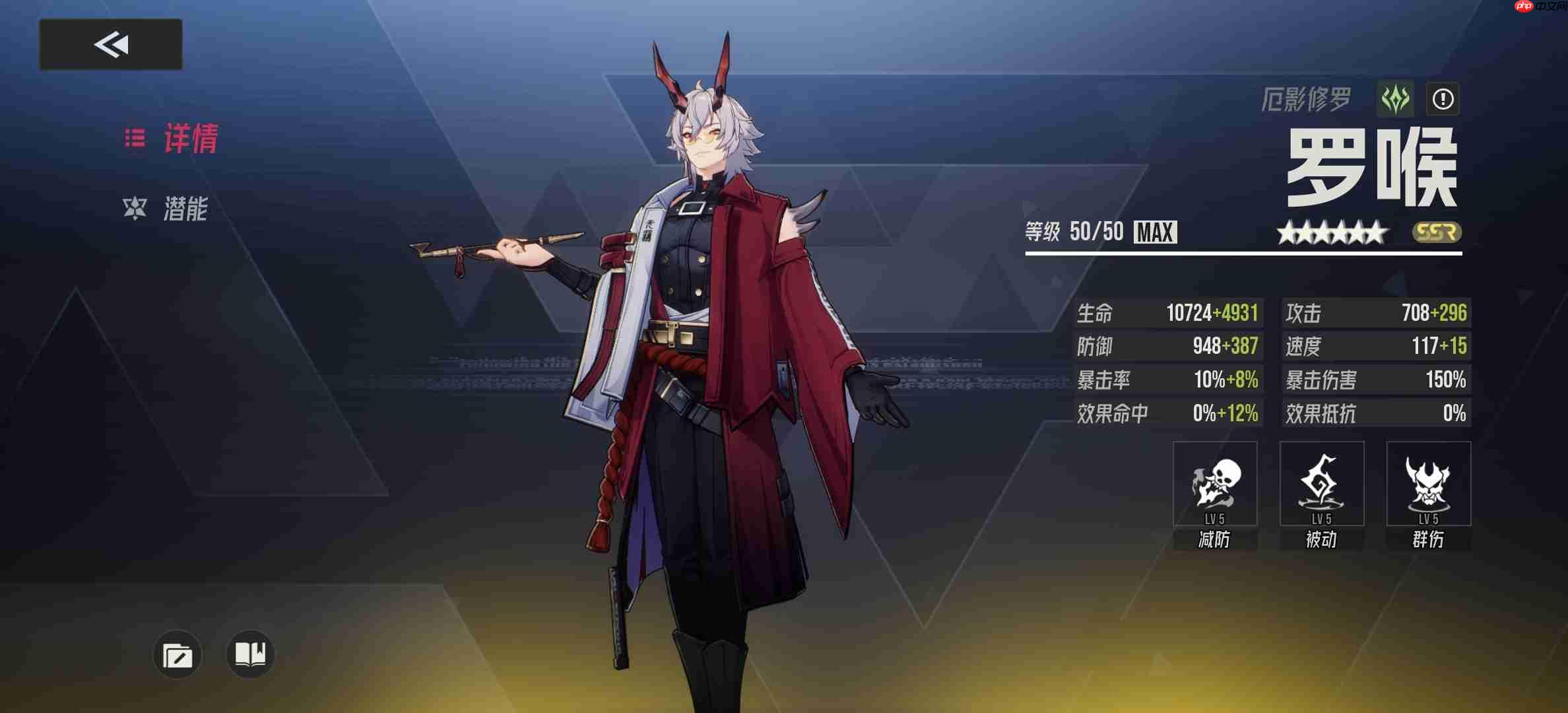The height and width of the screenshot is (713, 1568).
Task: Click the 等级 50/50 level progress display
Action: coord(1071,232)
